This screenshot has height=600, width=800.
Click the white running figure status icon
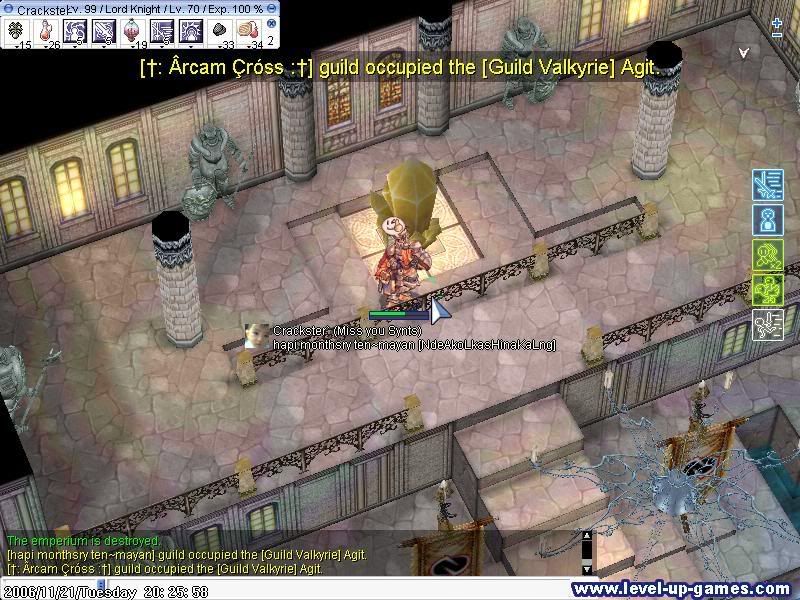(766, 324)
